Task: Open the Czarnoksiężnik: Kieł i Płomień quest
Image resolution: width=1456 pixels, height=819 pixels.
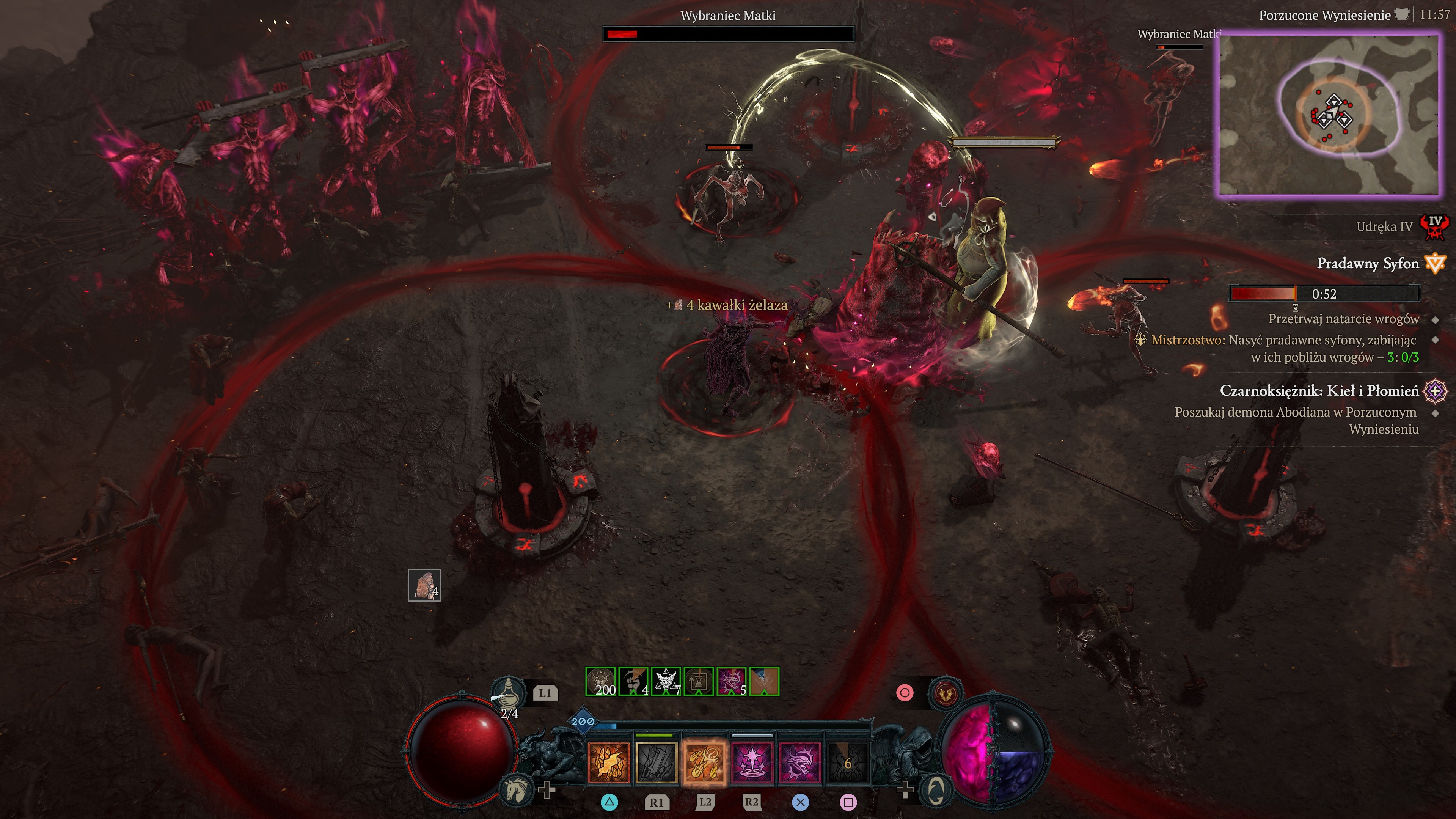Action: click(1319, 391)
